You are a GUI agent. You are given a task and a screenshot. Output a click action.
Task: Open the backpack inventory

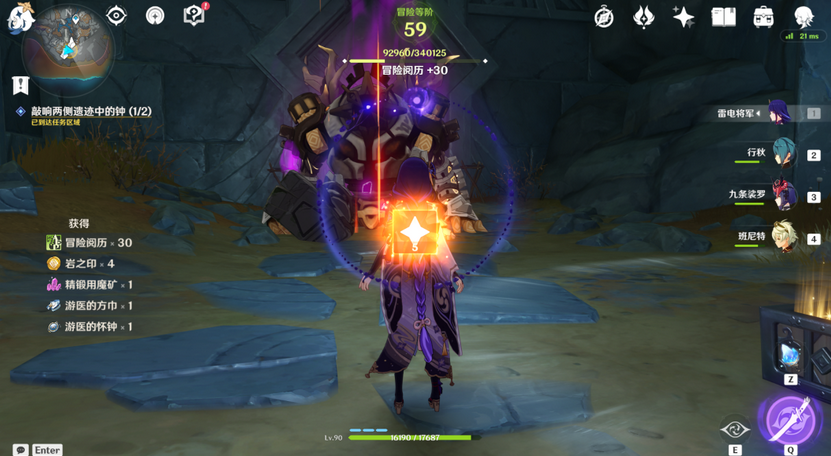[763, 17]
